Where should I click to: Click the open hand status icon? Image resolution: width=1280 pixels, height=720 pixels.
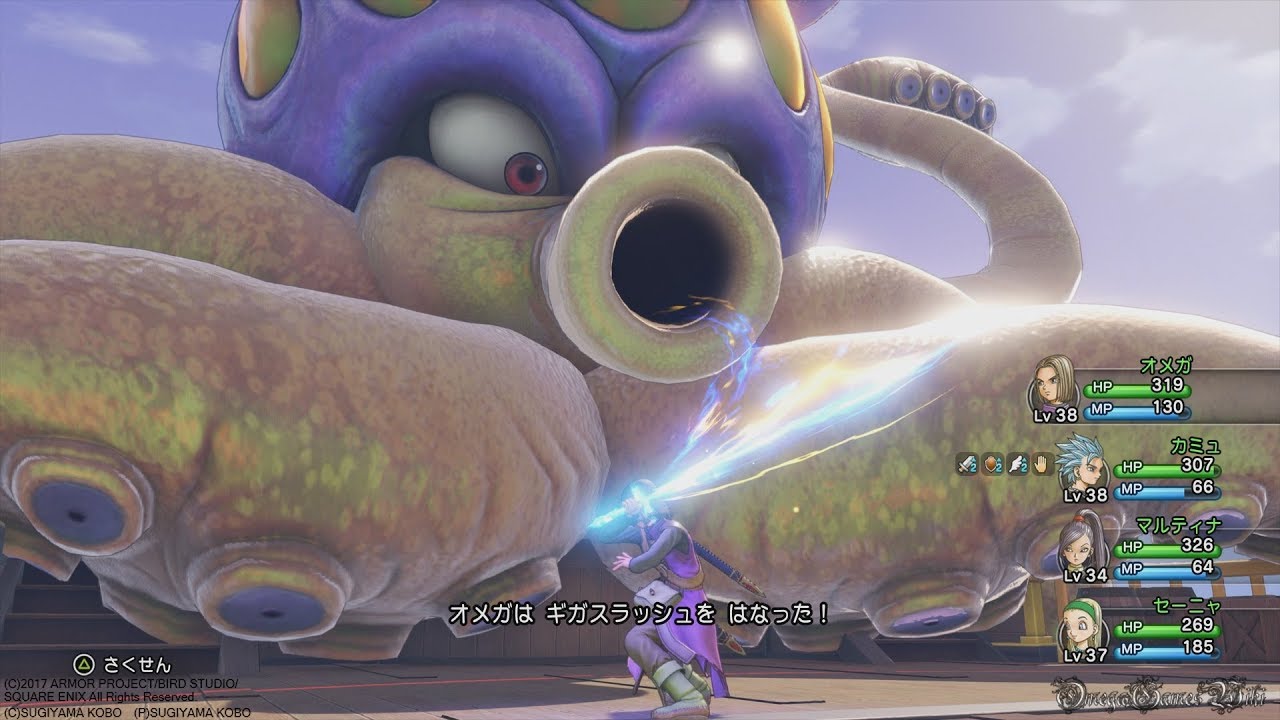click(1041, 463)
